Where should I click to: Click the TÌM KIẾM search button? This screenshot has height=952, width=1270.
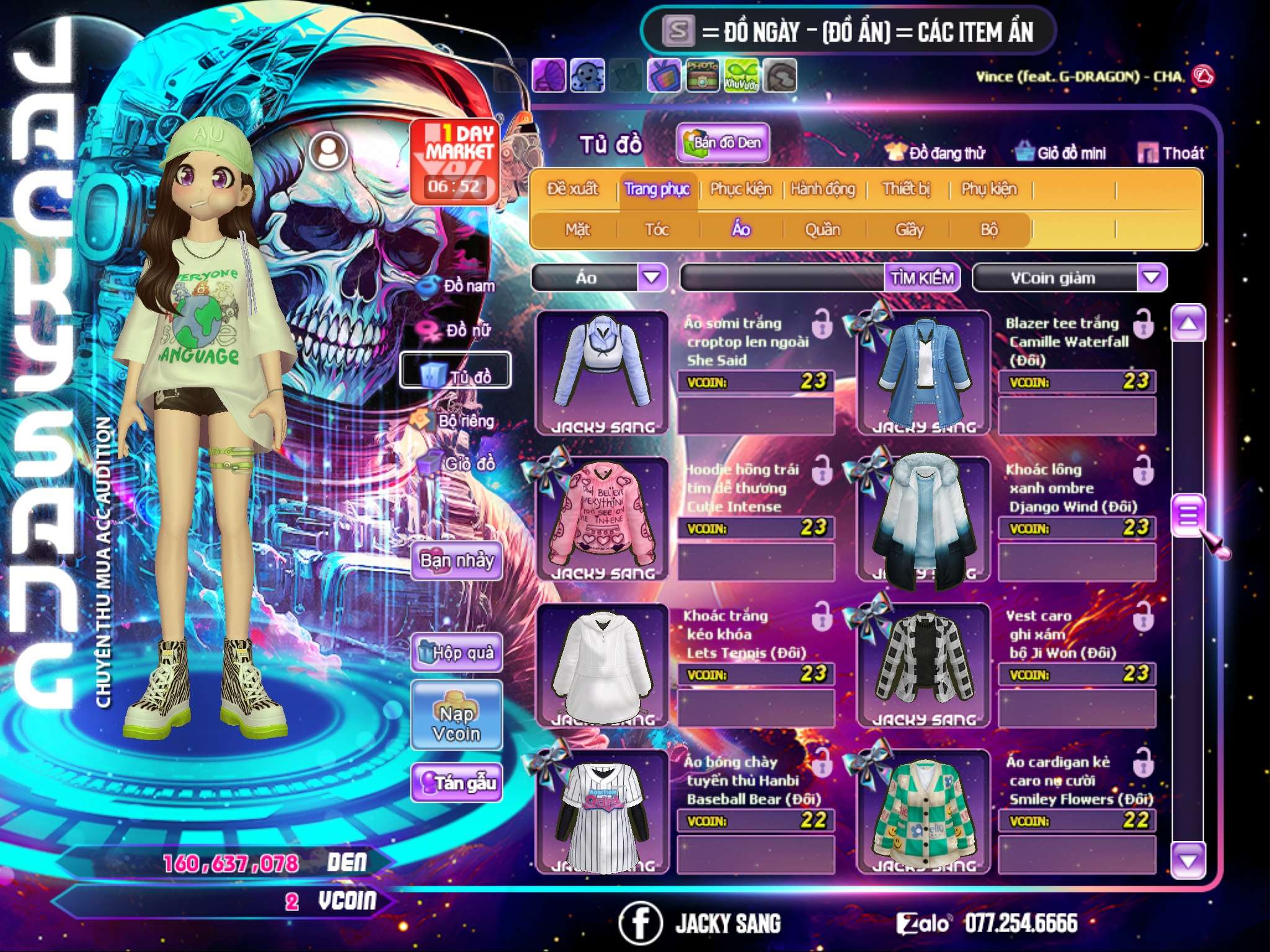[x=921, y=278]
